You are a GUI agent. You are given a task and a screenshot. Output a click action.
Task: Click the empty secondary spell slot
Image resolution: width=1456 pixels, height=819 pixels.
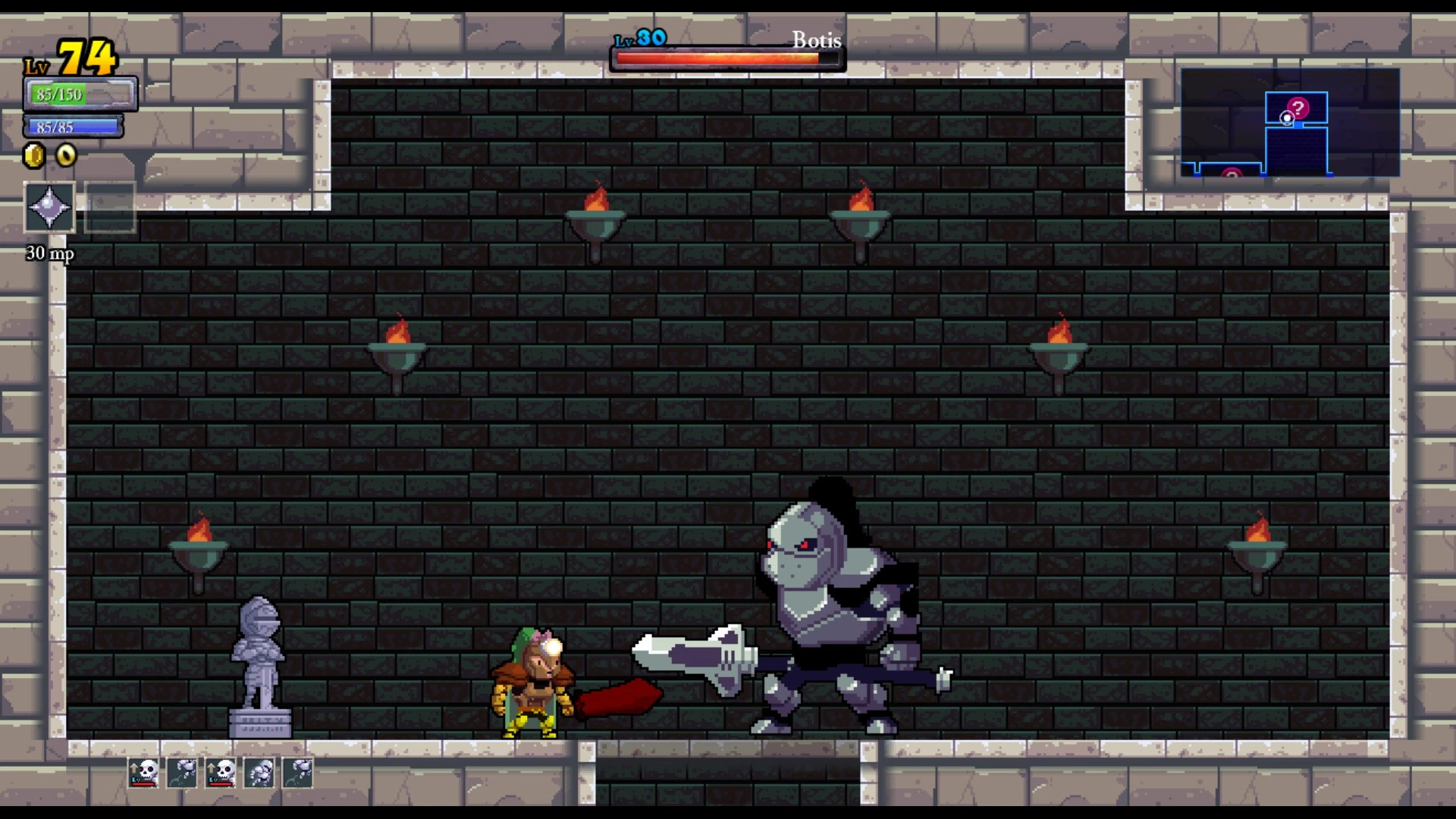109,206
